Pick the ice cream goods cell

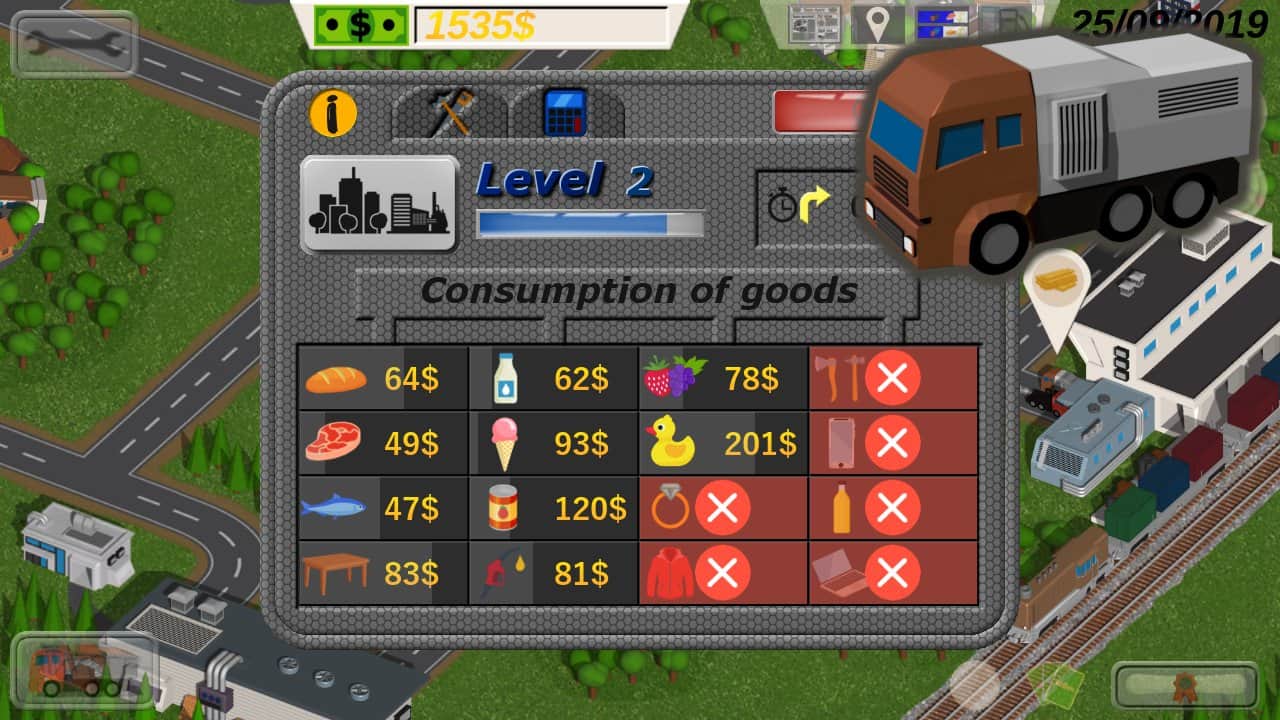[553, 443]
